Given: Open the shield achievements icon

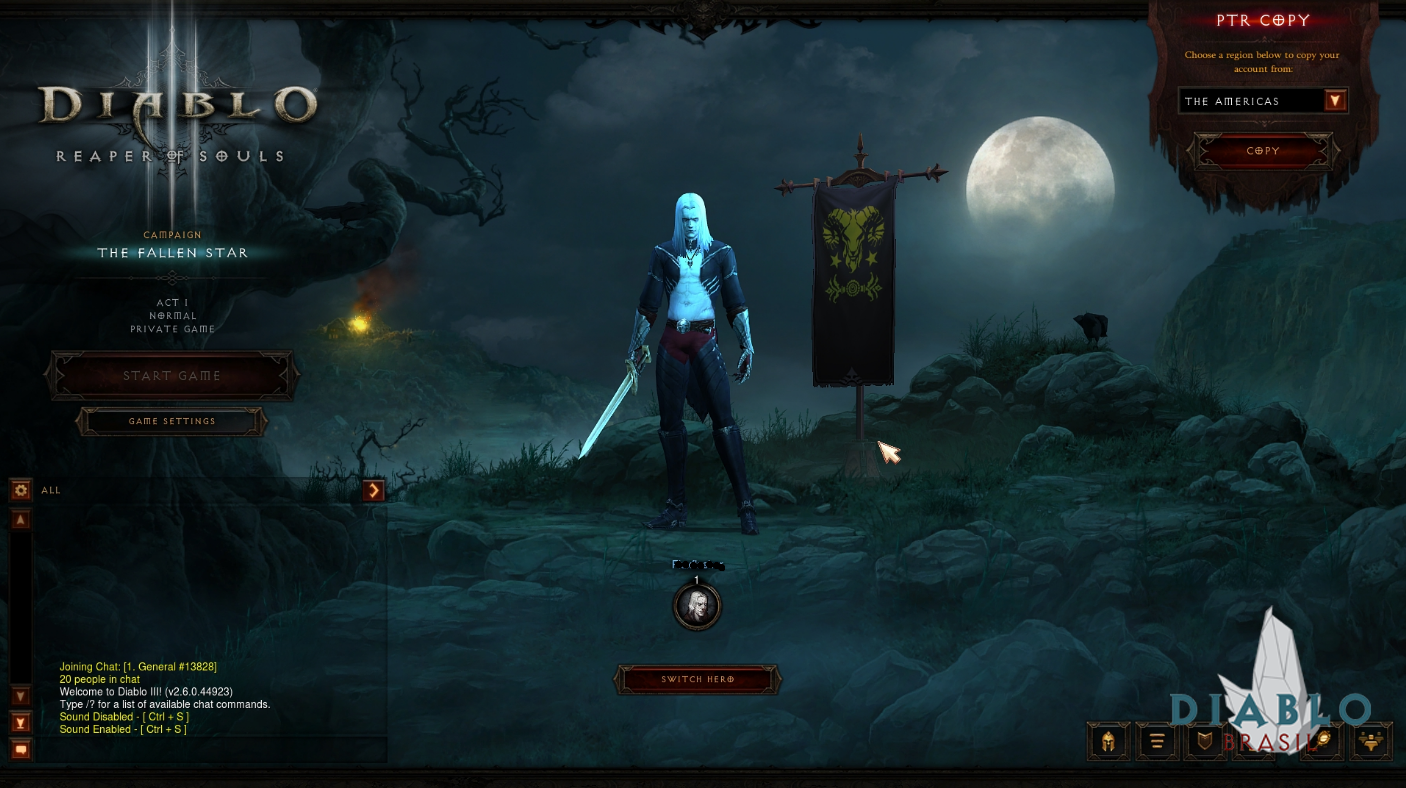Looking at the screenshot, I should [1205, 742].
